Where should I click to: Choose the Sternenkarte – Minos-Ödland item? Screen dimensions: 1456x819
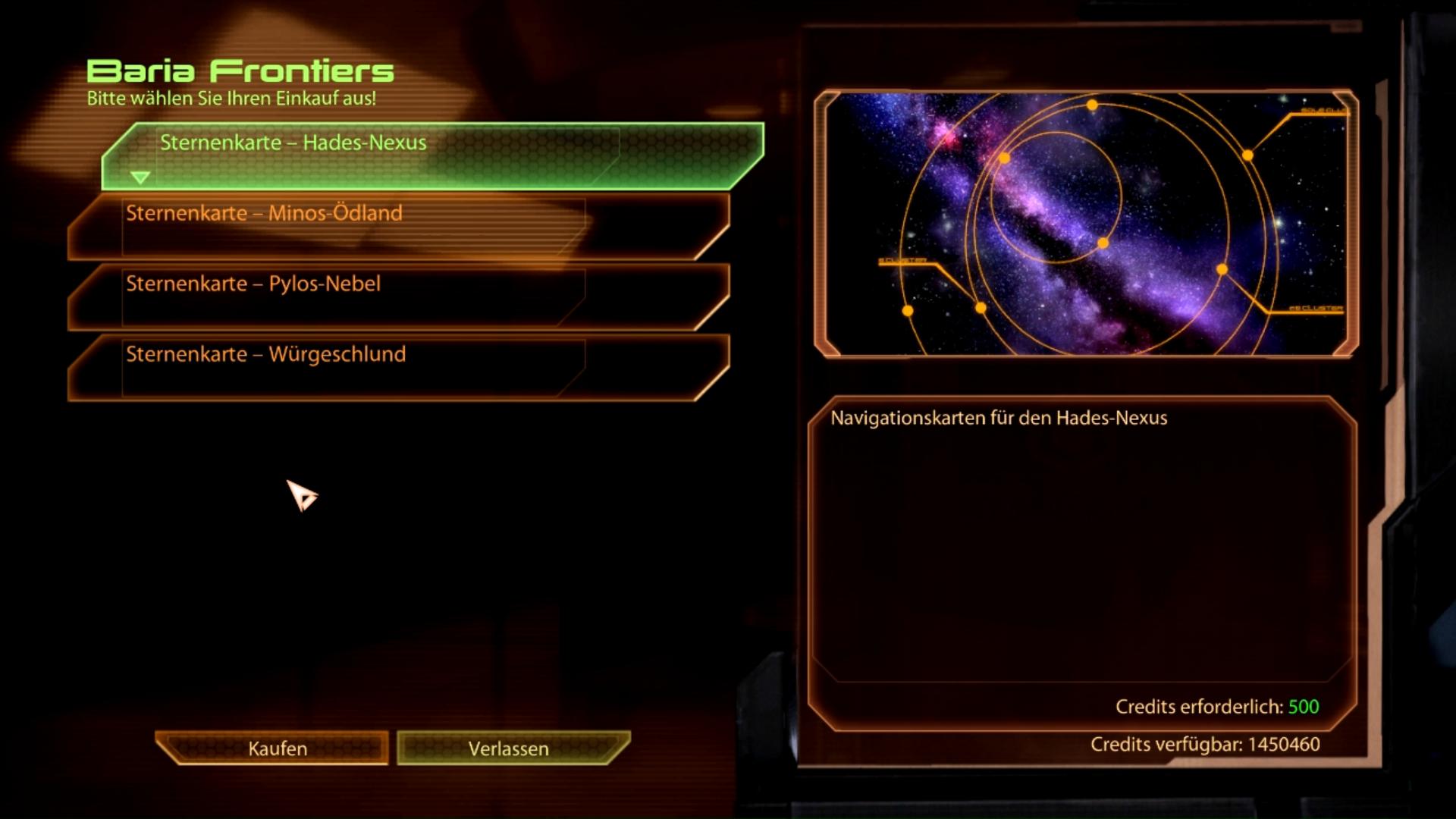pyautogui.click(x=398, y=226)
